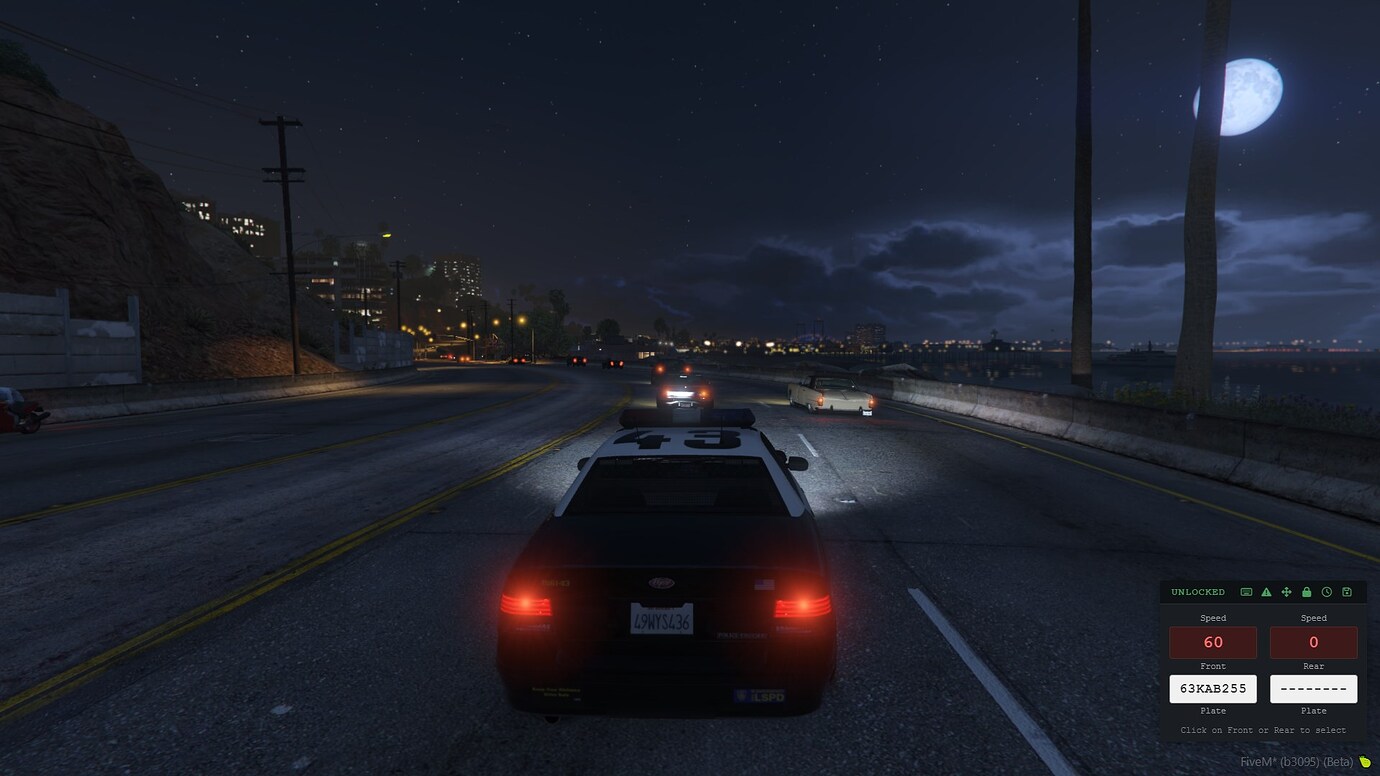Save radar settings with the disk icon
Viewport: 1380px width, 776px height.
tap(1349, 591)
